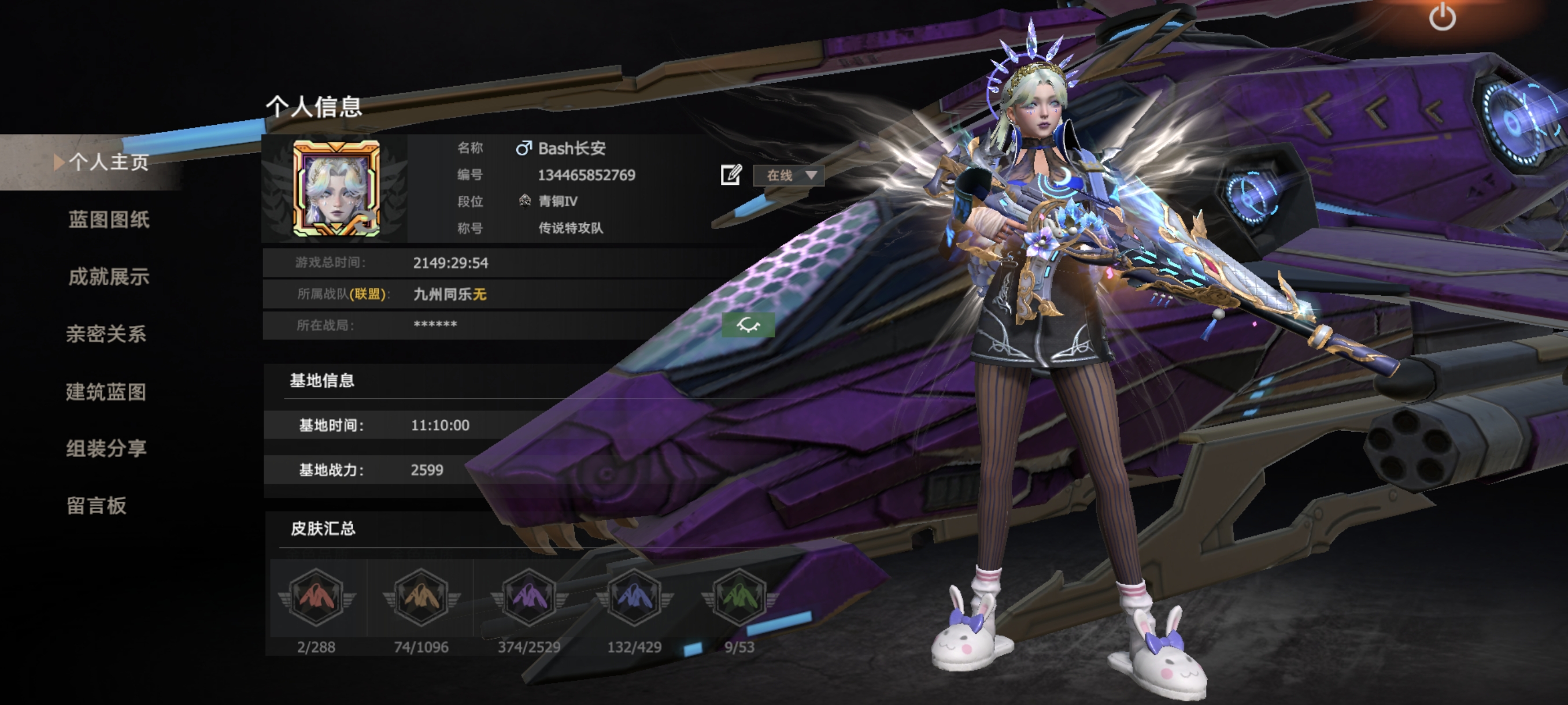Open the 留言板 message board
The height and width of the screenshot is (705, 1568).
click(x=97, y=506)
